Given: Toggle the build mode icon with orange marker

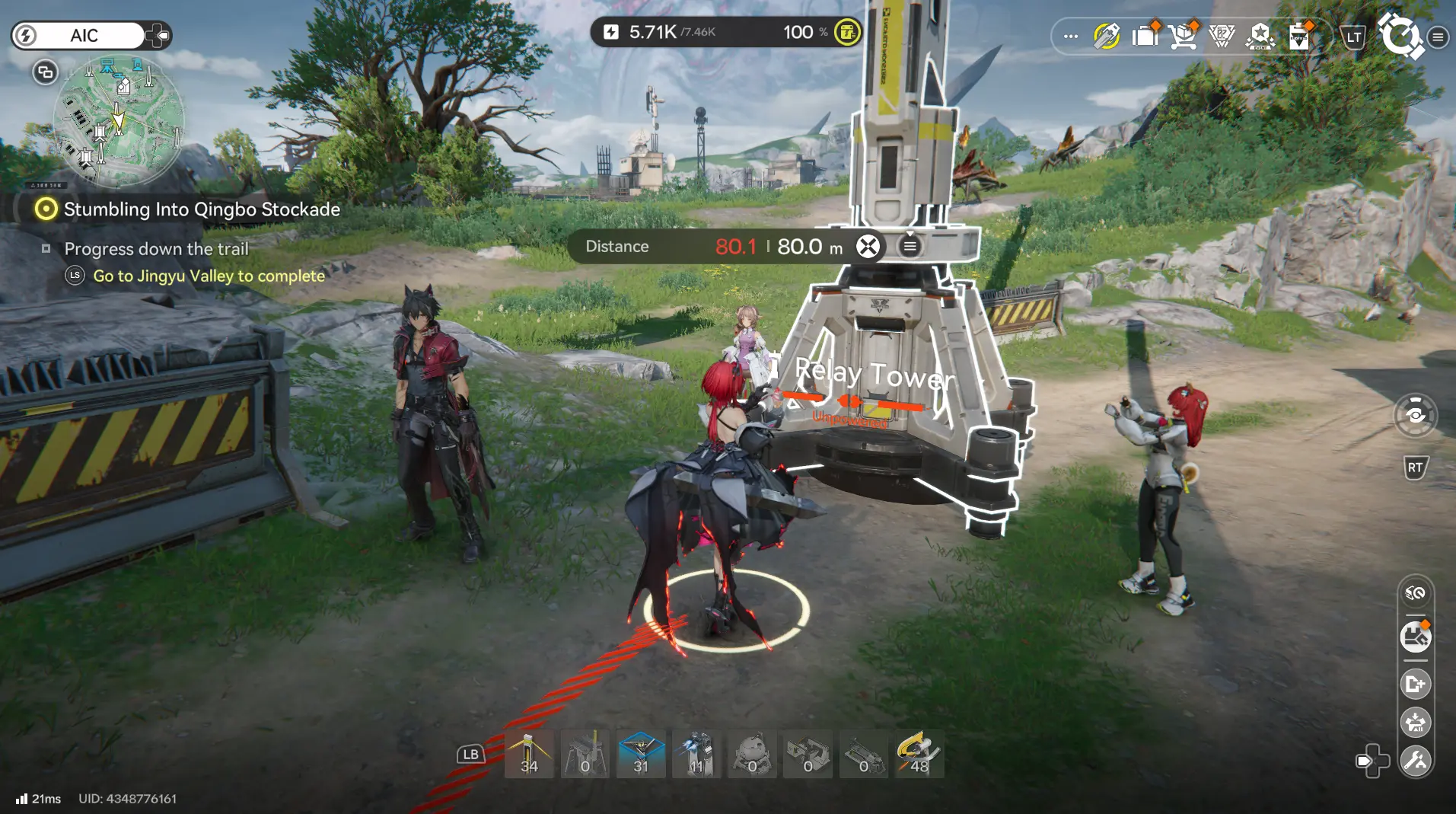Looking at the screenshot, I should point(1415,637).
